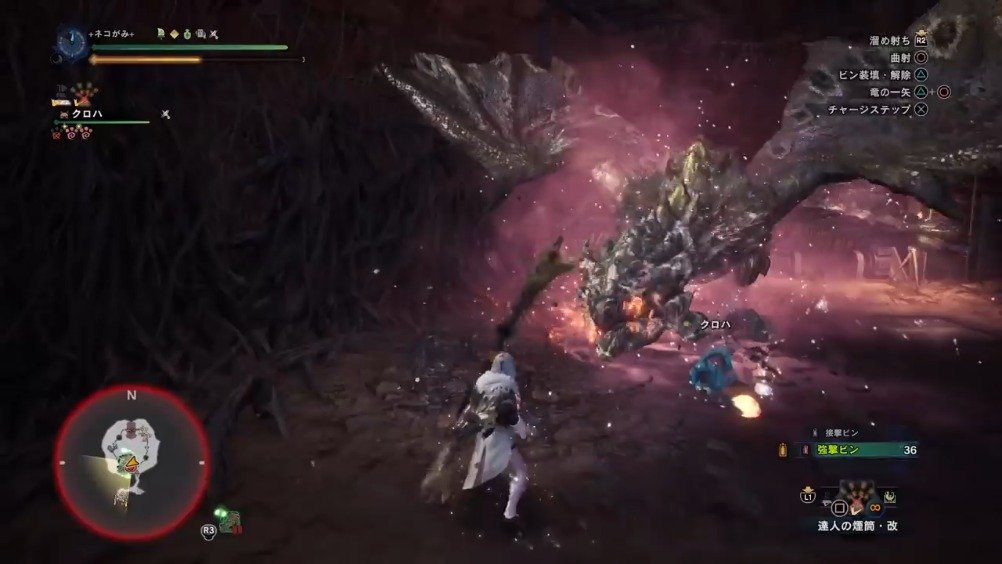Click the bottle icon left of the coating list

(x=781, y=451)
